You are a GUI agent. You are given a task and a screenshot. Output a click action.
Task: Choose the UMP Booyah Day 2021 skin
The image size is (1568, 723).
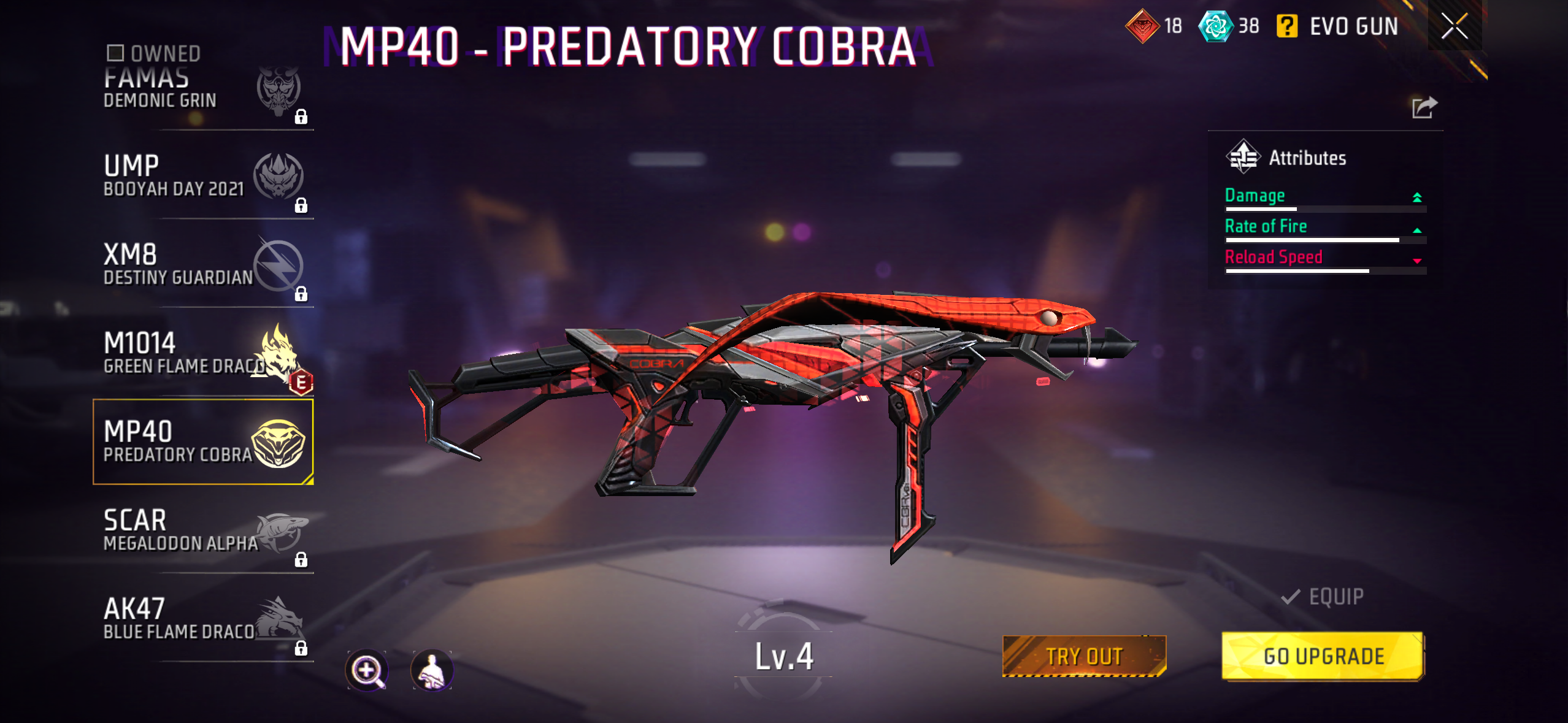(202, 176)
